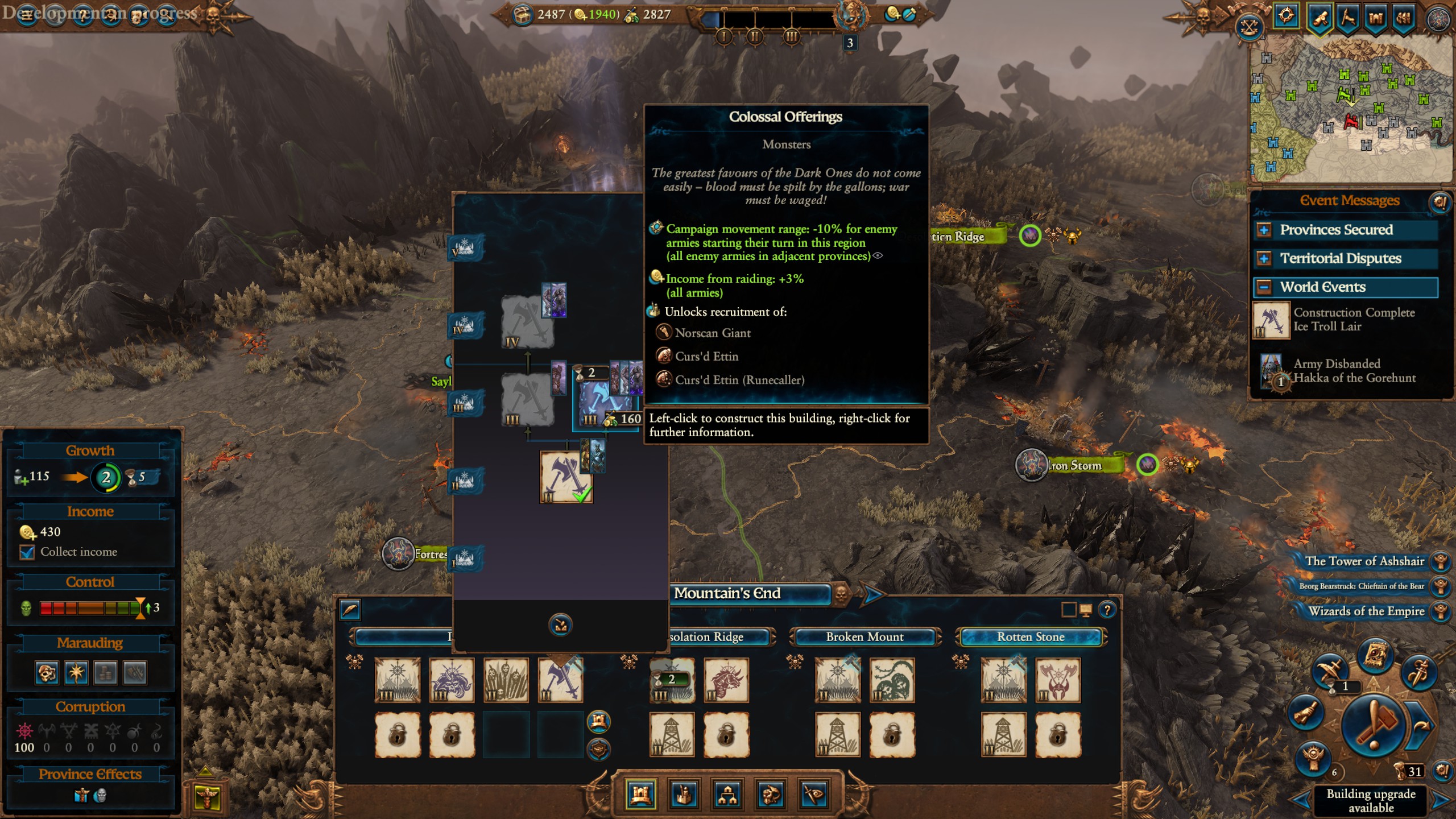1456x819 pixels.
Task: Enable the skull marauding option
Action: point(47,672)
